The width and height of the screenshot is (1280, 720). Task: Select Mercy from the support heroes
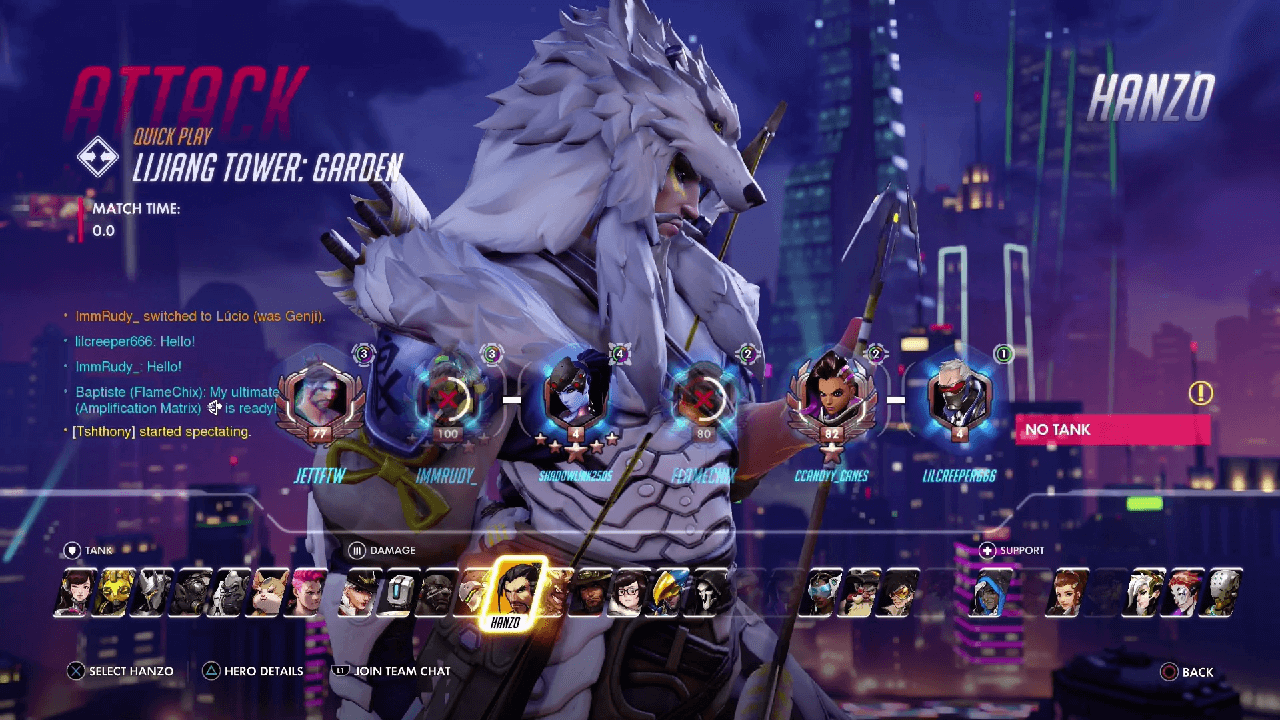(1147, 592)
